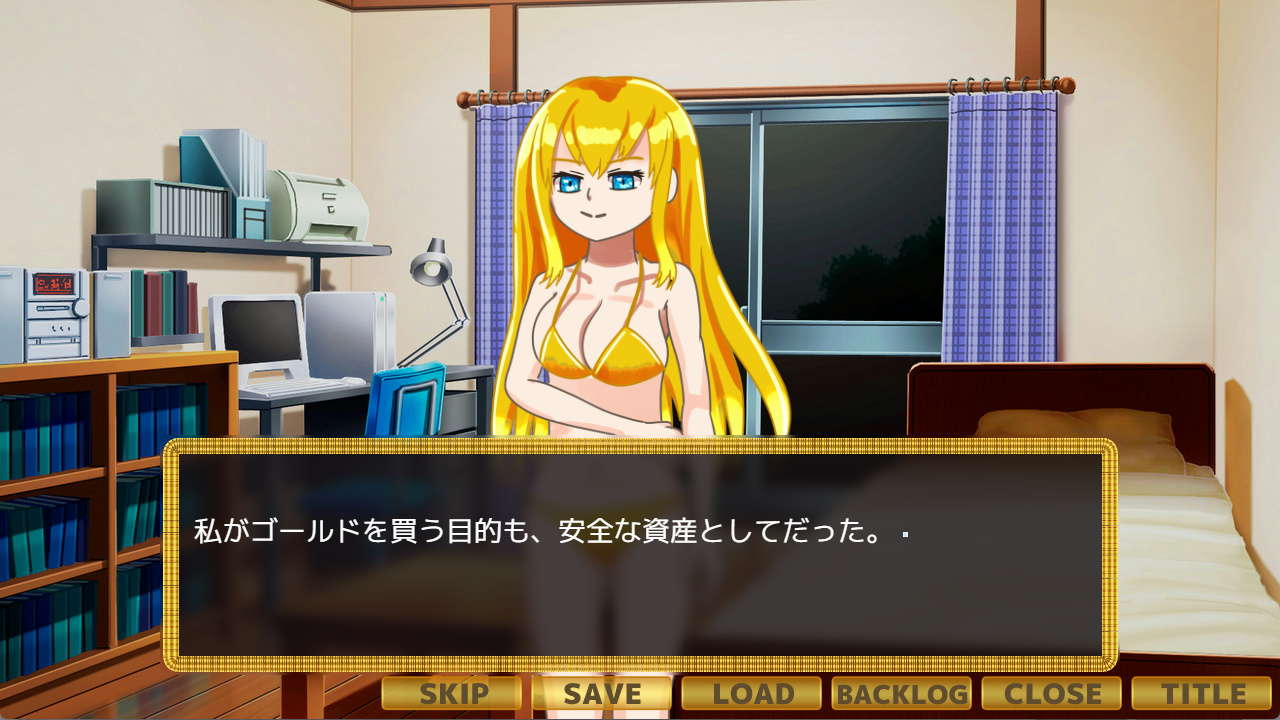Hide the text window with CLOSE
The image size is (1280, 720).
click(x=1052, y=693)
